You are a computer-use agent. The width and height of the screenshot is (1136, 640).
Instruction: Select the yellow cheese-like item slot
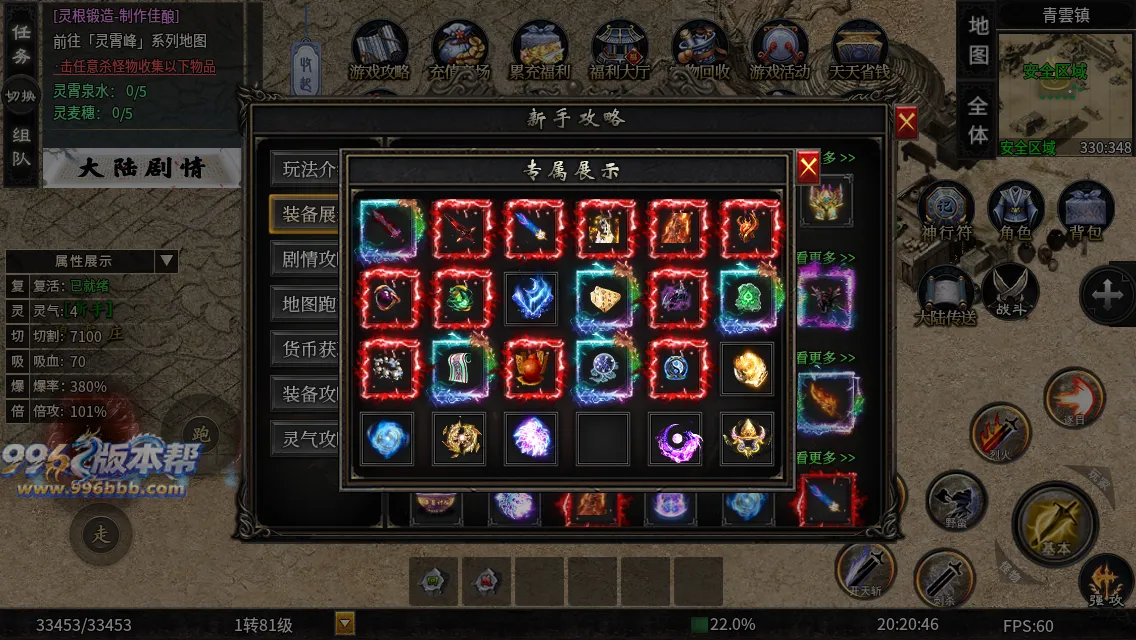[x=603, y=298]
